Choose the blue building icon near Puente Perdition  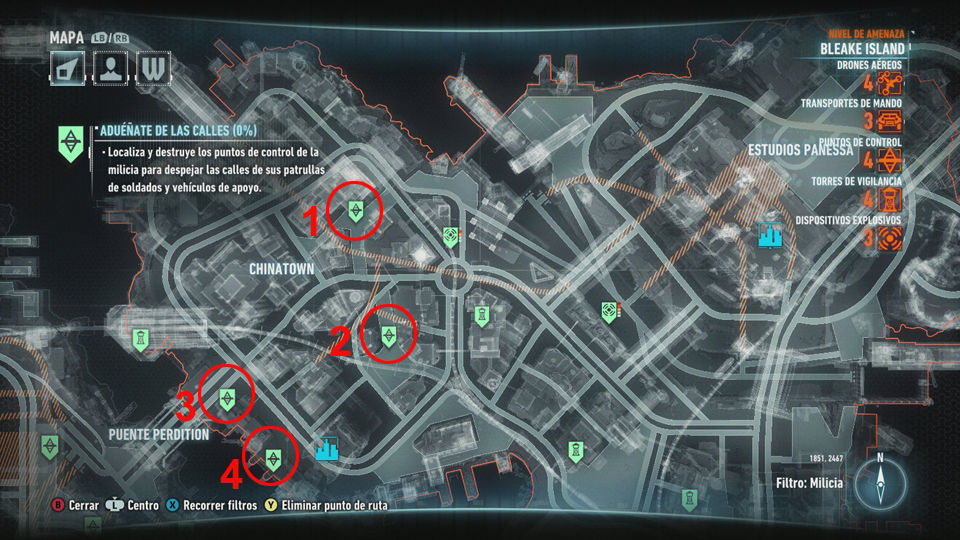[327, 449]
